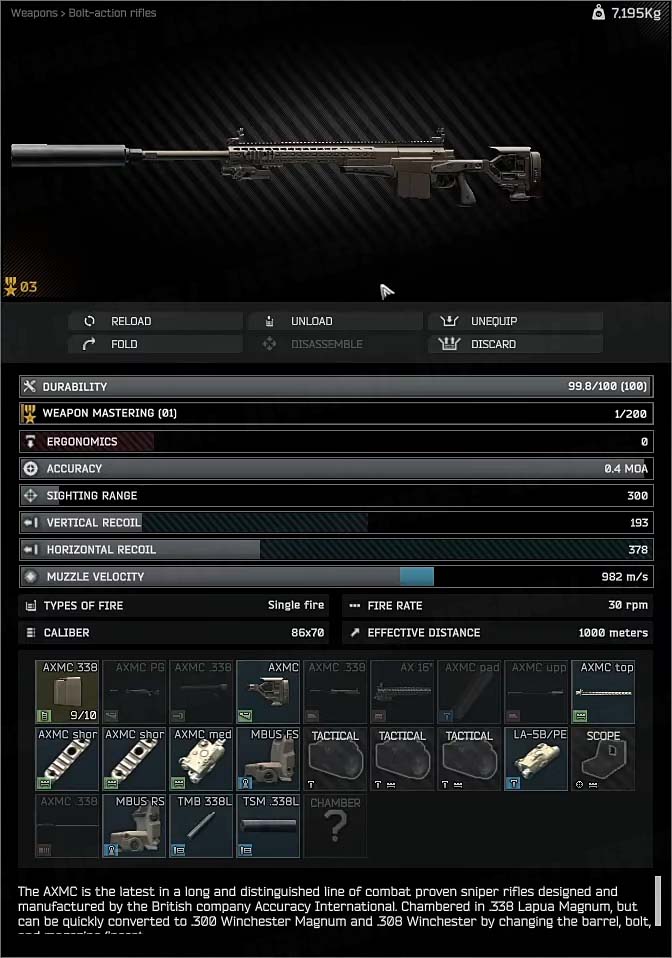672x958 pixels.
Task: Unequip the AXMC rifle
Action: click(516, 321)
